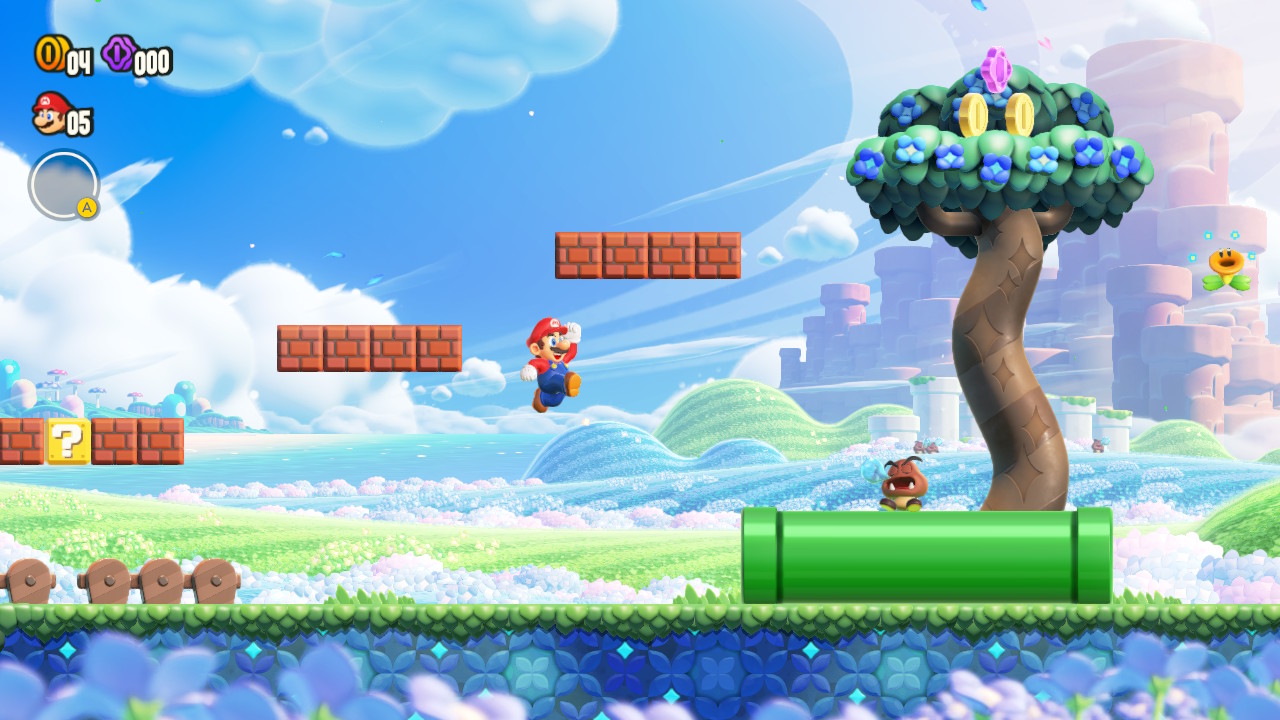This screenshot has height=720, width=1280.
Task: Click the A button prompt circle
Action: pyautogui.click(x=62, y=185)
